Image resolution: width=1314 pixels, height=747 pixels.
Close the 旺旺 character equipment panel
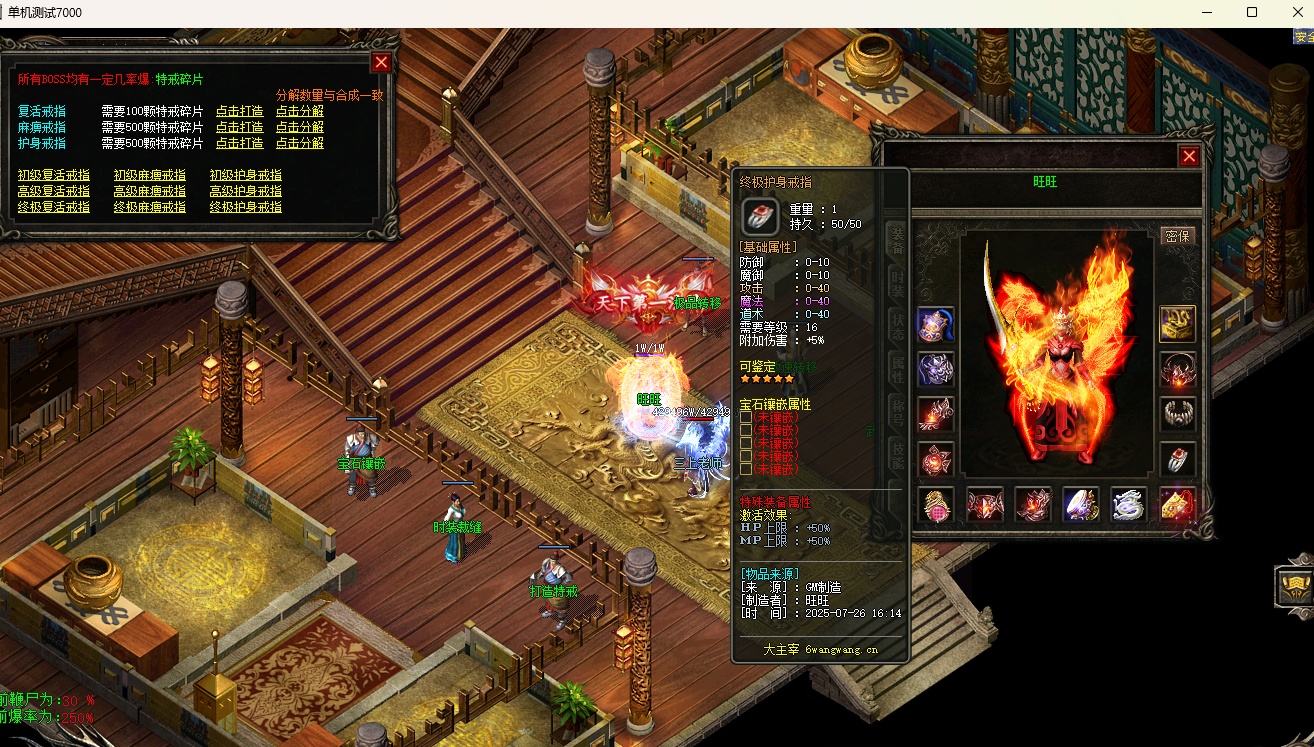pos(1189,156)
